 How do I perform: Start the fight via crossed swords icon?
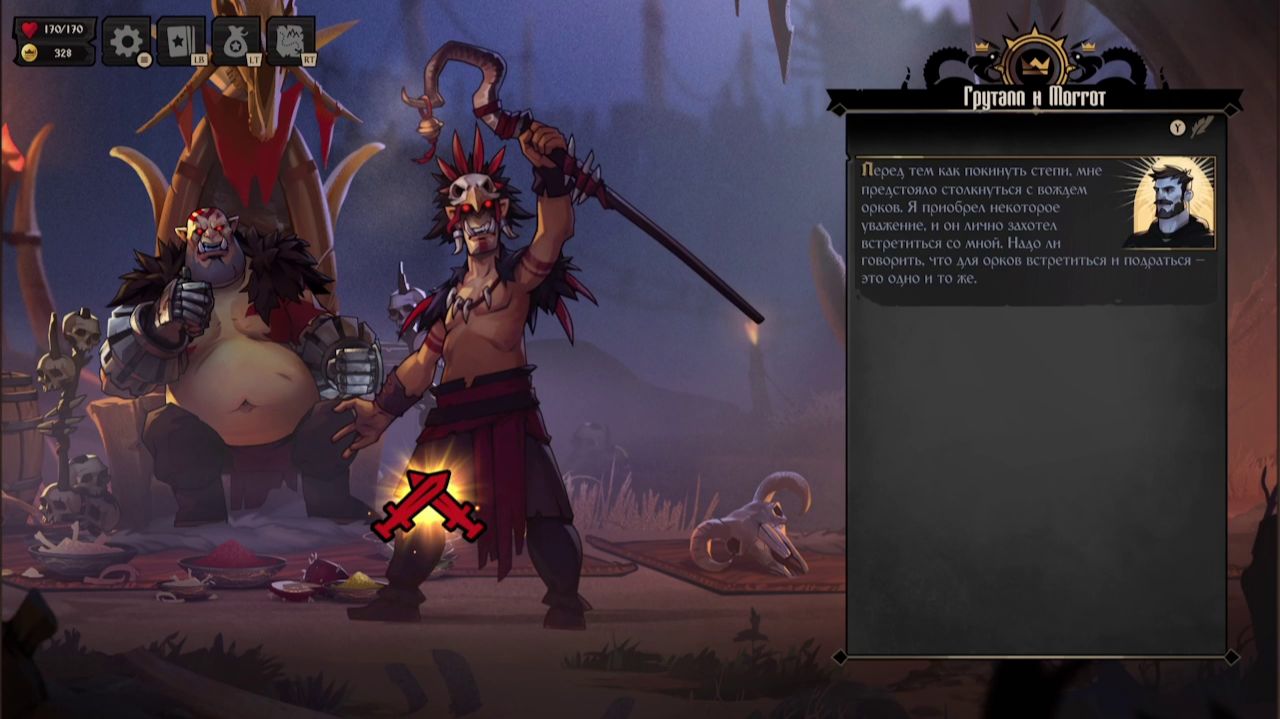click(428, 505)
